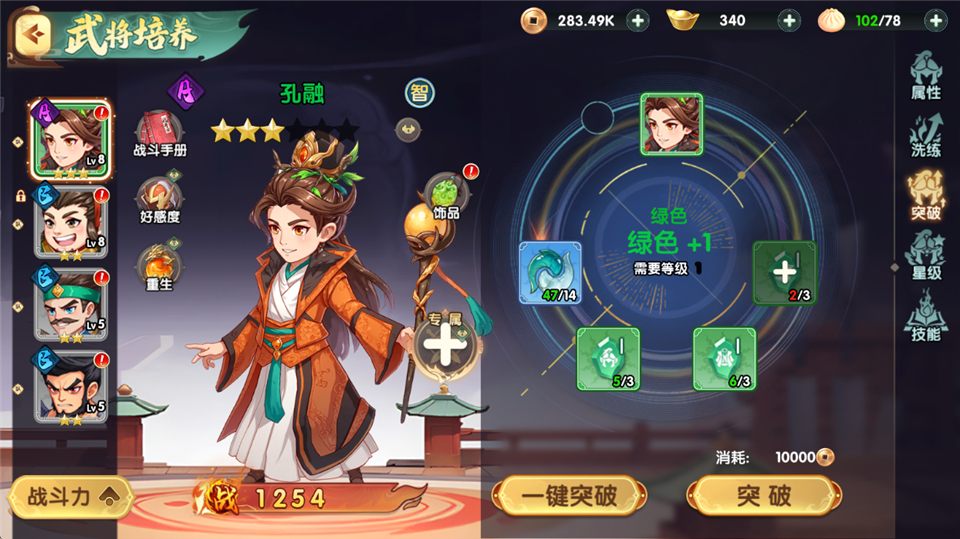Expand the 战斗力 combat power panel
The image size is (960, 539).
click(x=70, y=497)
